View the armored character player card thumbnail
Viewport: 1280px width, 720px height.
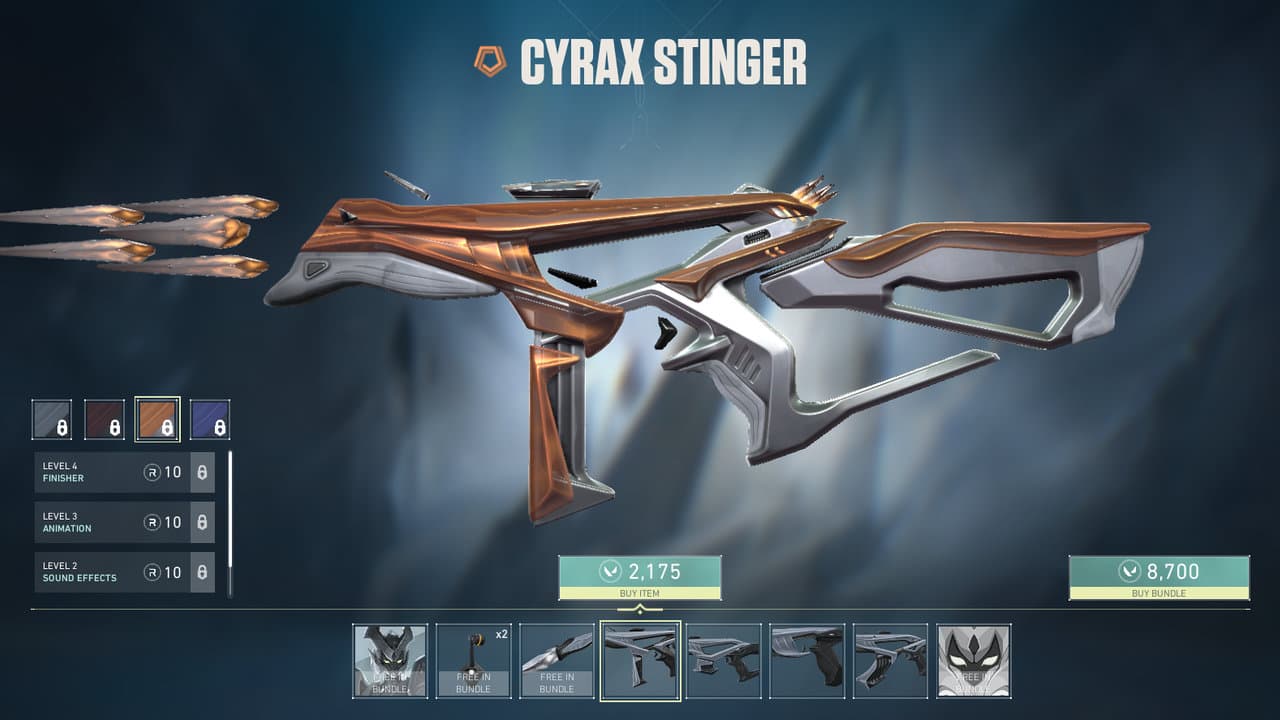click(390, 661)
